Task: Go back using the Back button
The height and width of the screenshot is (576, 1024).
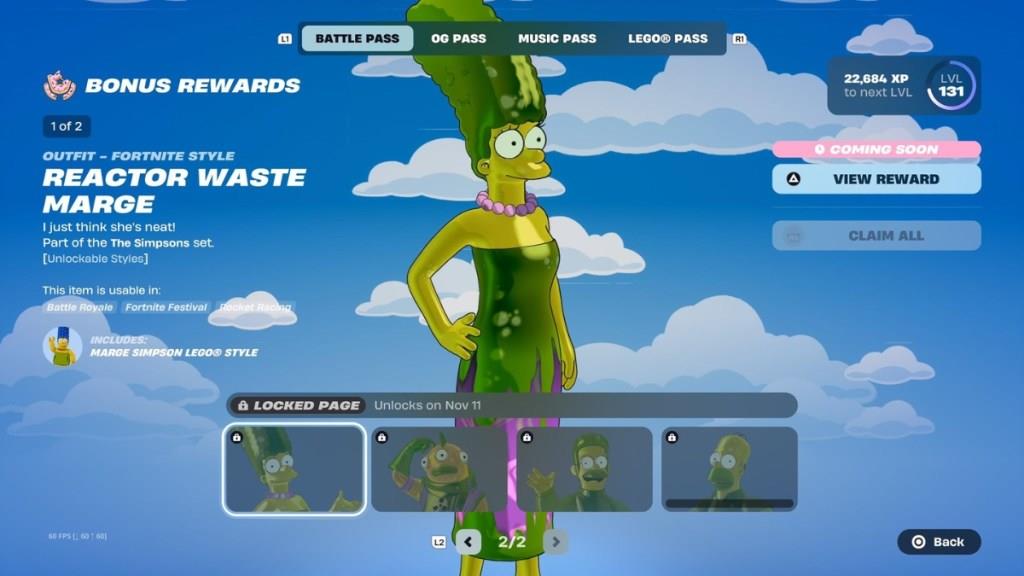Action: pos(939,542)
